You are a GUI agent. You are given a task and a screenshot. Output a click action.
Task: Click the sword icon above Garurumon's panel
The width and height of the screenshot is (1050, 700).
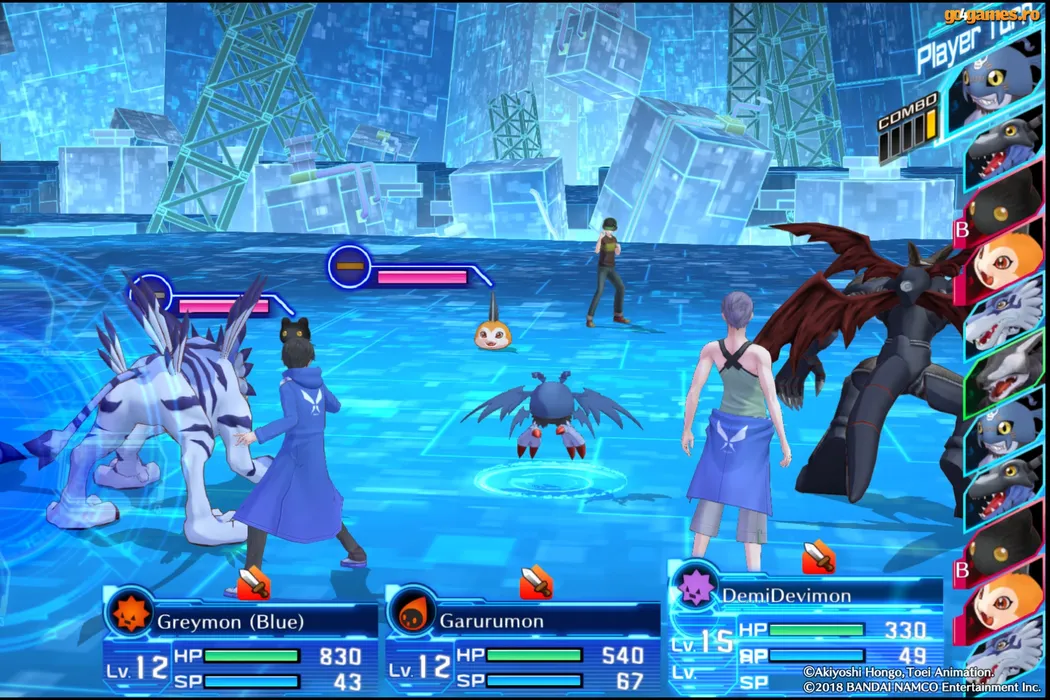click(536, 581)
